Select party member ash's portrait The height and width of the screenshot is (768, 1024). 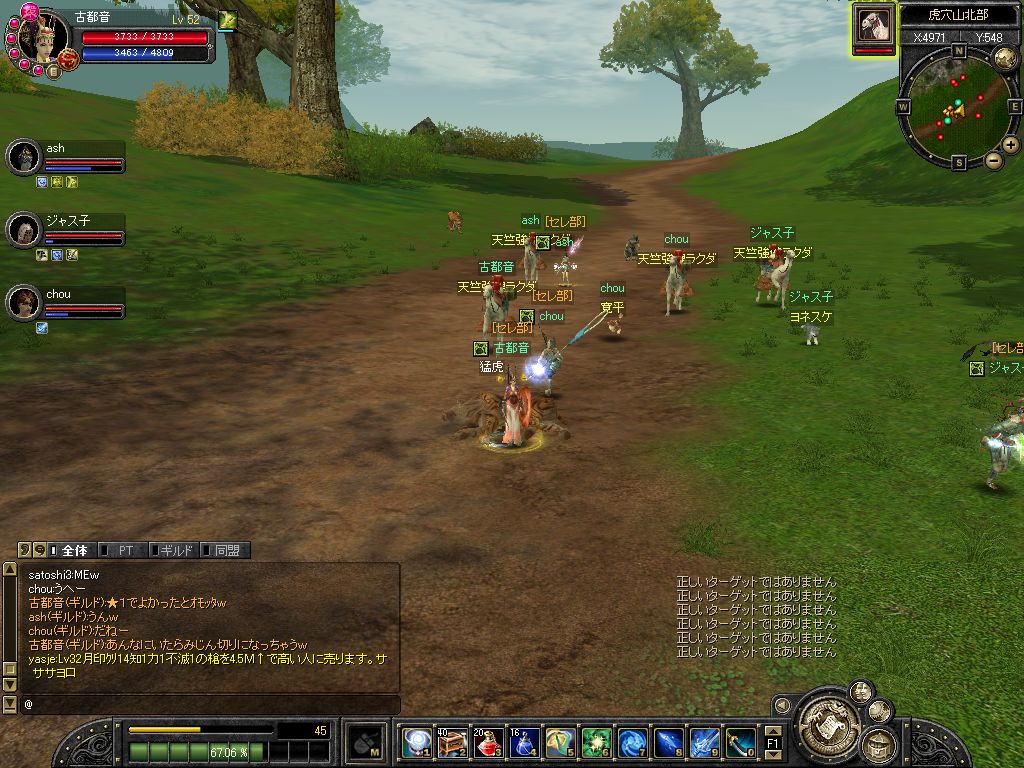(x=23, y=157)
